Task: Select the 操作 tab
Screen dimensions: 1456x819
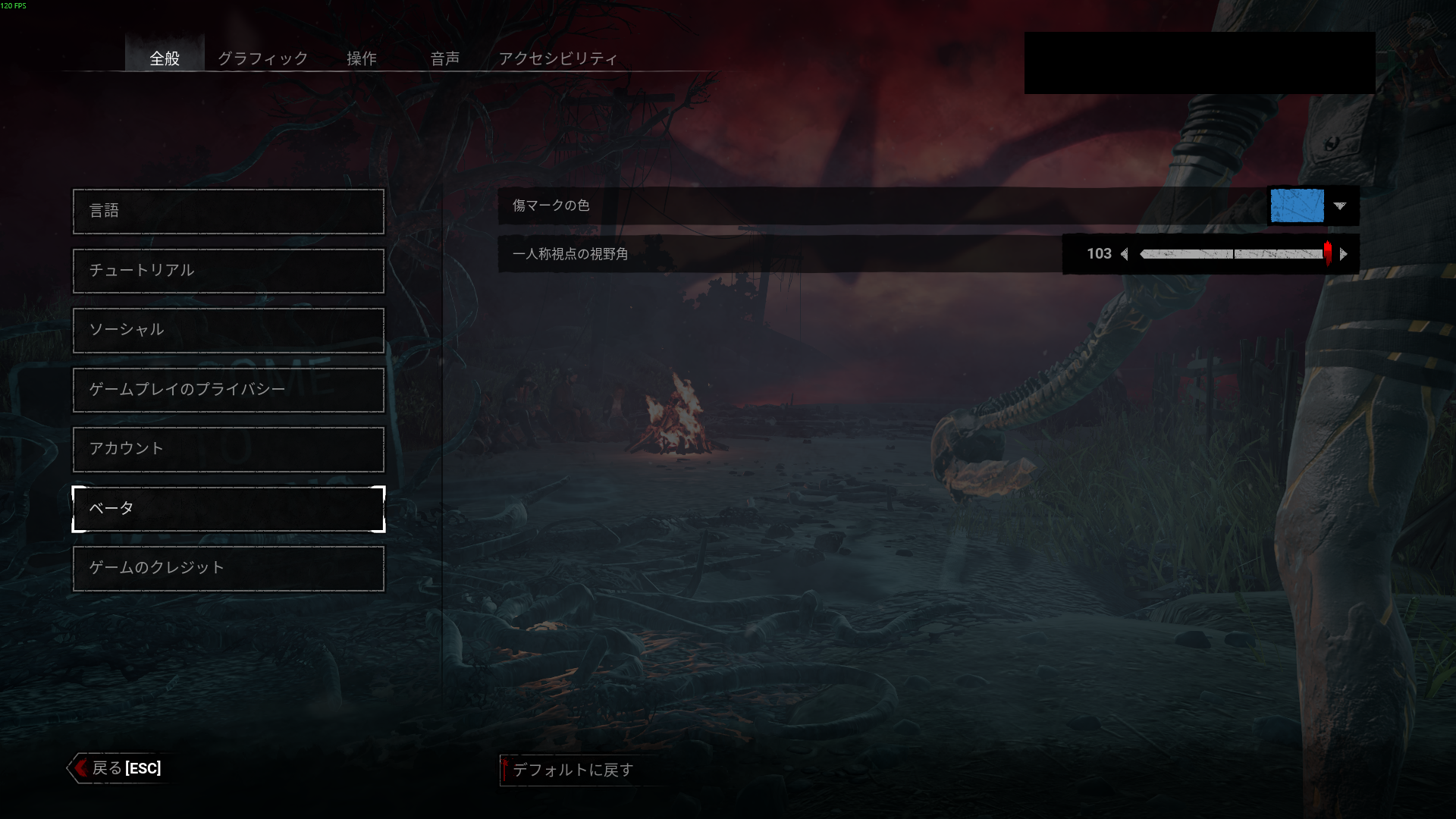Action: pyautogui.click(x=362, y=58)
